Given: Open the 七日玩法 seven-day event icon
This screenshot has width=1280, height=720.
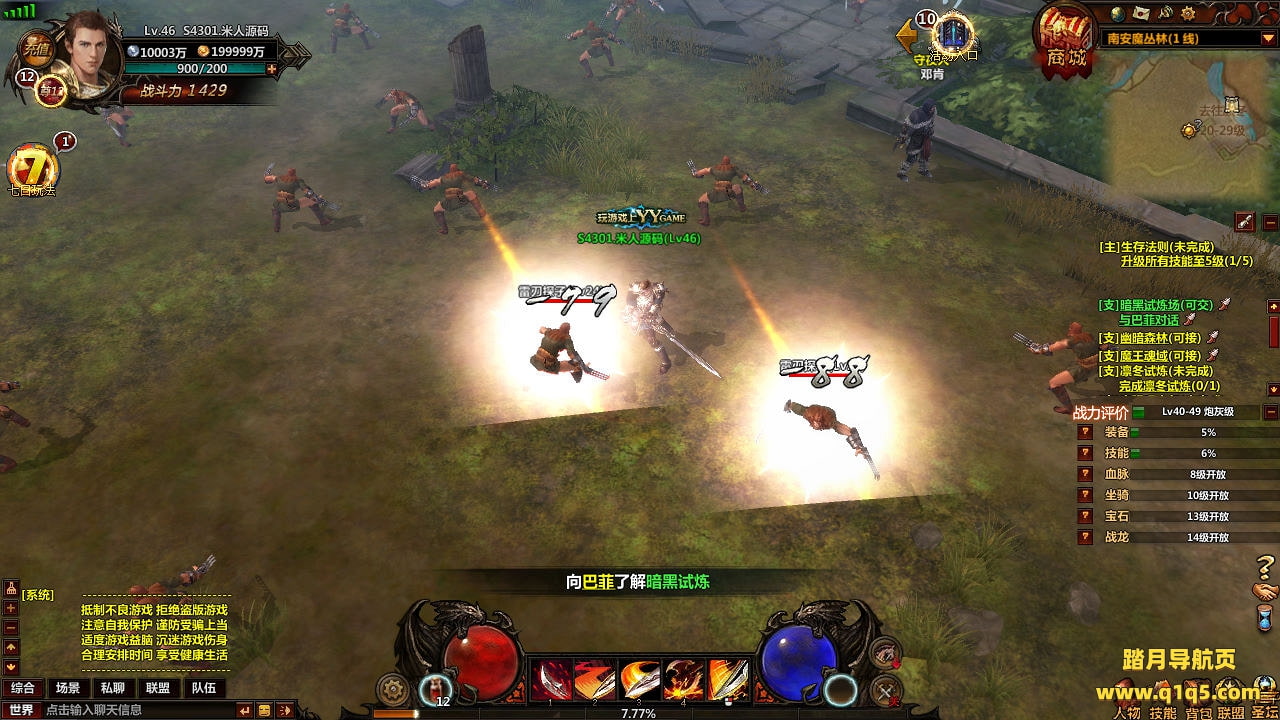Looking at the screenshot, I should point(31,168).
